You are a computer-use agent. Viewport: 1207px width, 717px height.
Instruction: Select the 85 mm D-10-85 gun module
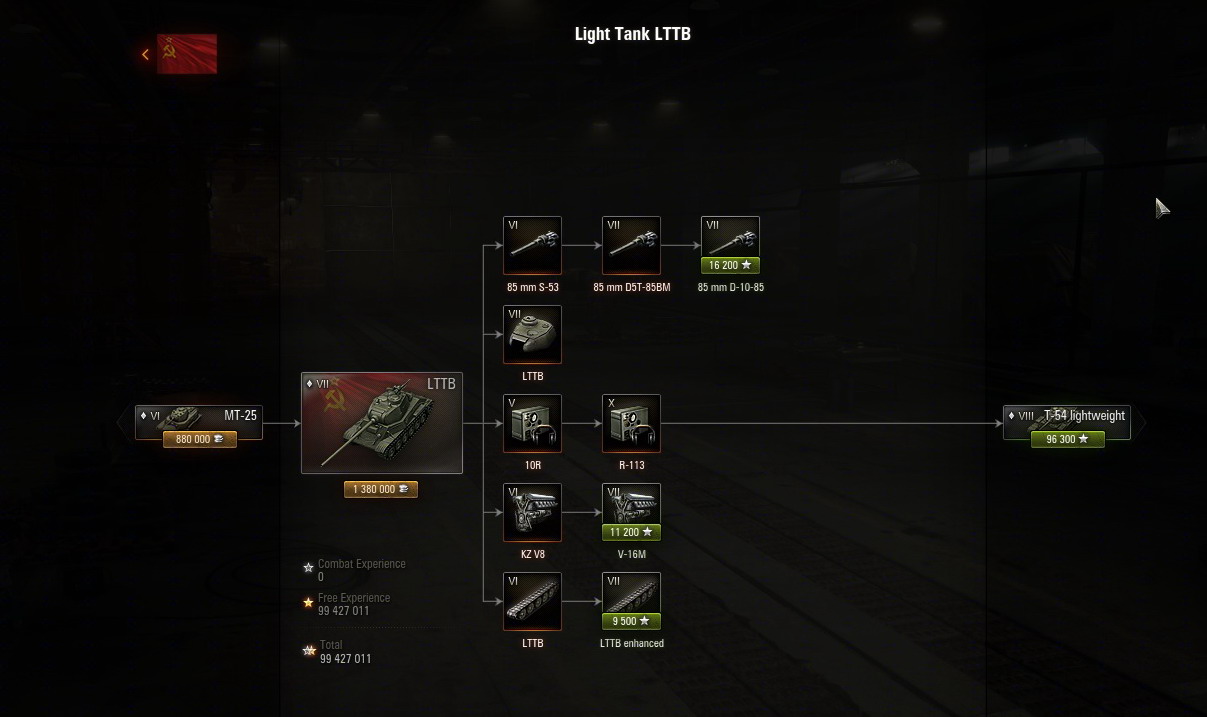coord(730,239)
